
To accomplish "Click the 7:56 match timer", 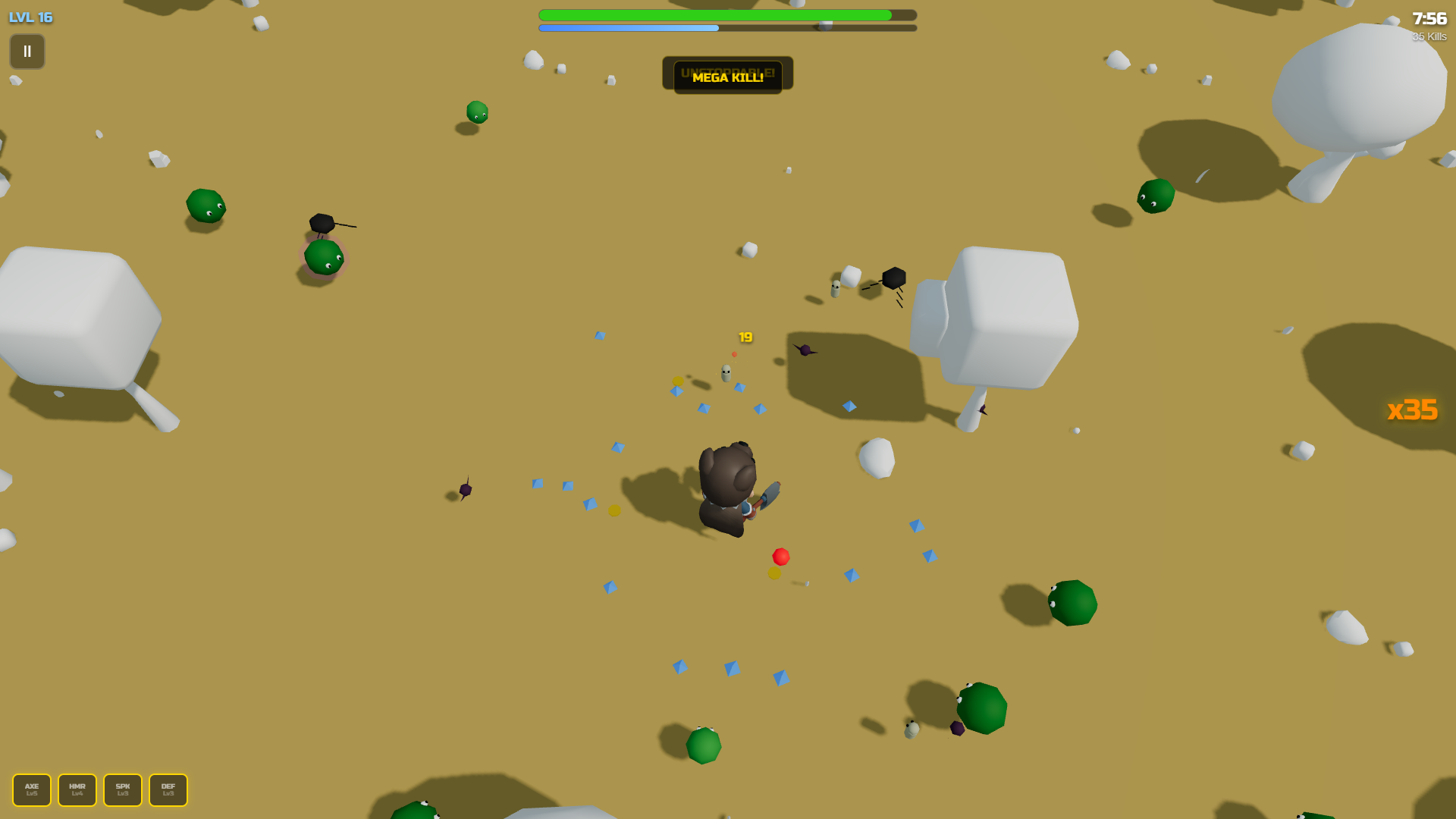I will 1428,20.
